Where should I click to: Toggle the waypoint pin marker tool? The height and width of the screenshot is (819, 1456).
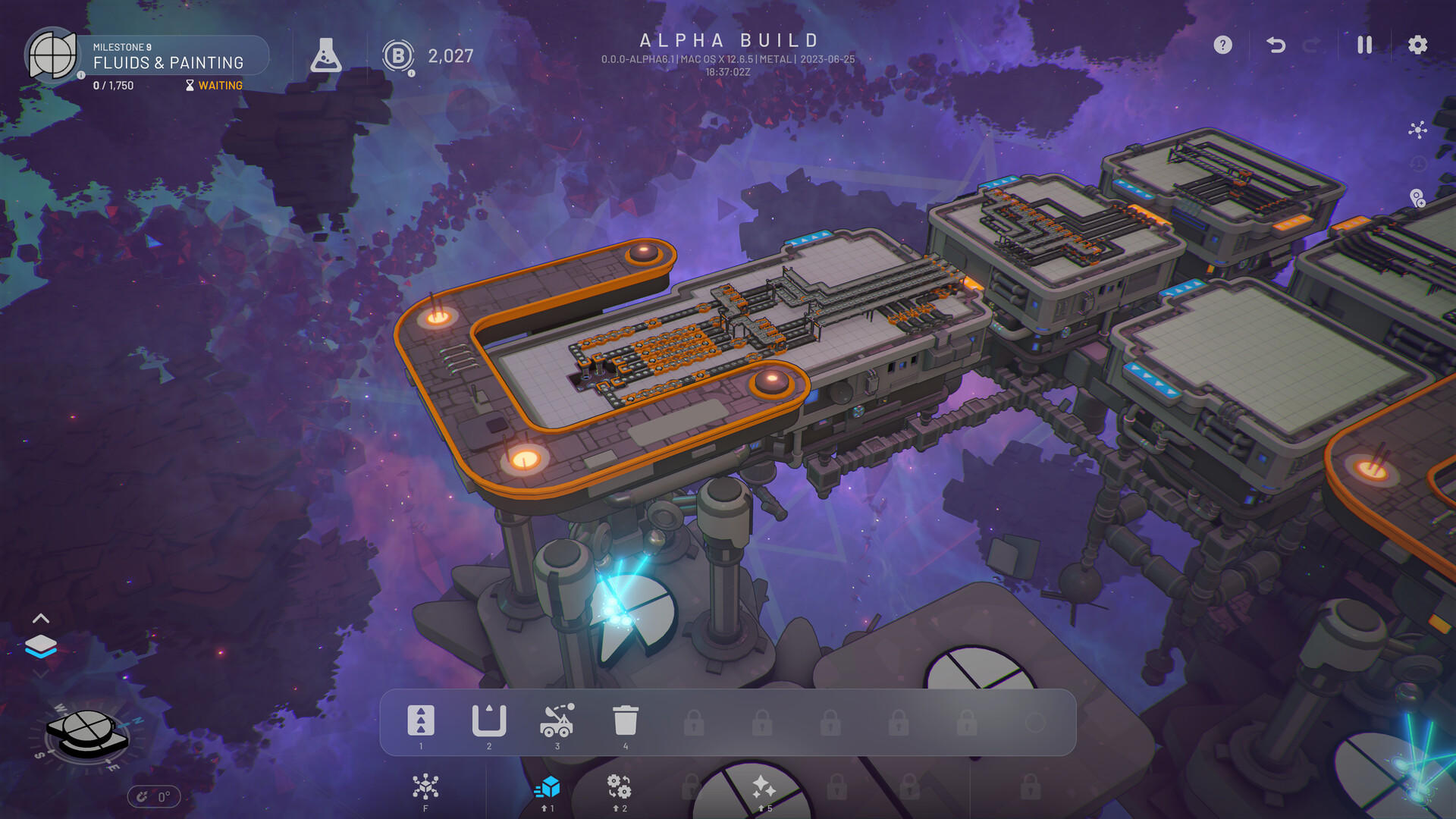pyautogui.click(x=1420, y=197)
